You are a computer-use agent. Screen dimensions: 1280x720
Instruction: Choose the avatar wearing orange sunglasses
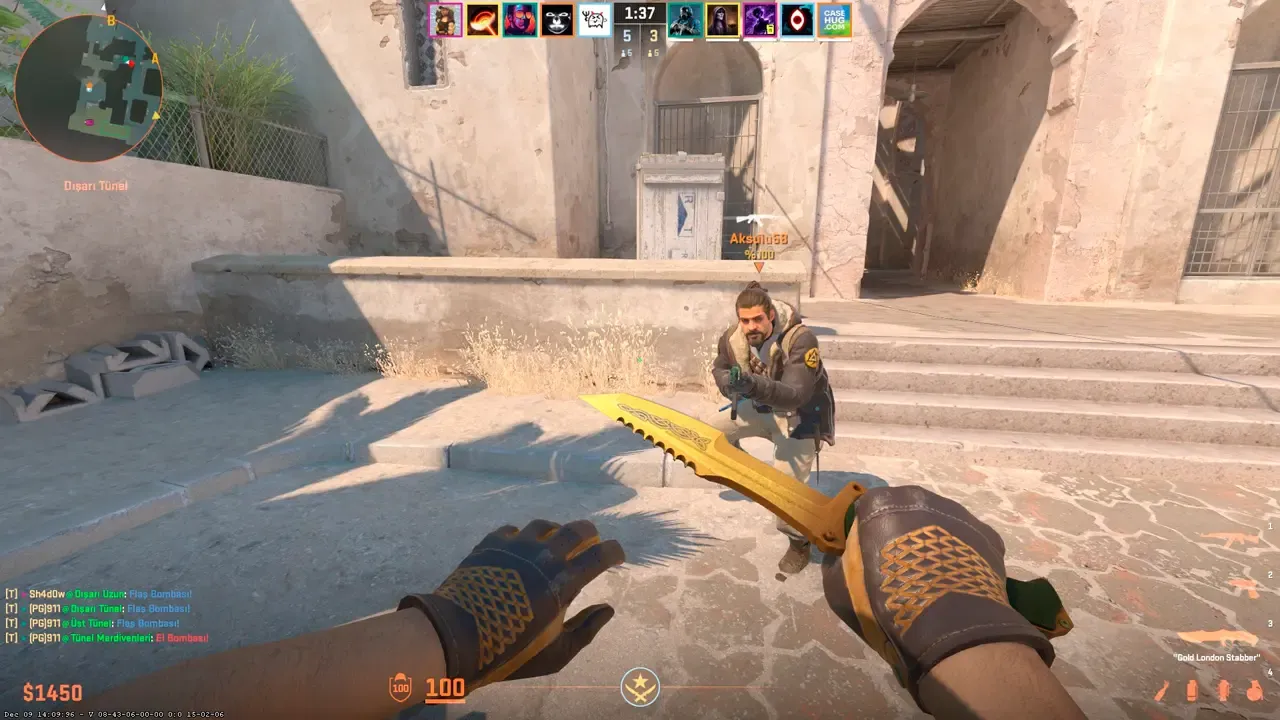click(x=520, y=20)
